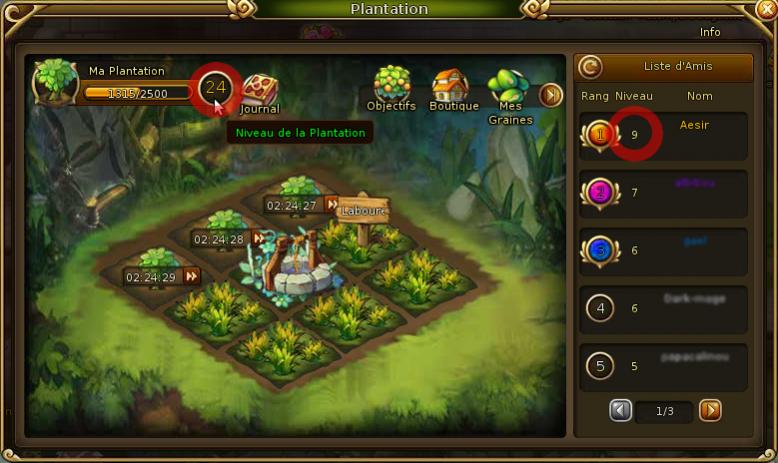The height and width of the screenshot is (463, 778).
Task: Expand the top toolbar with arrow button
Action: 550,95
